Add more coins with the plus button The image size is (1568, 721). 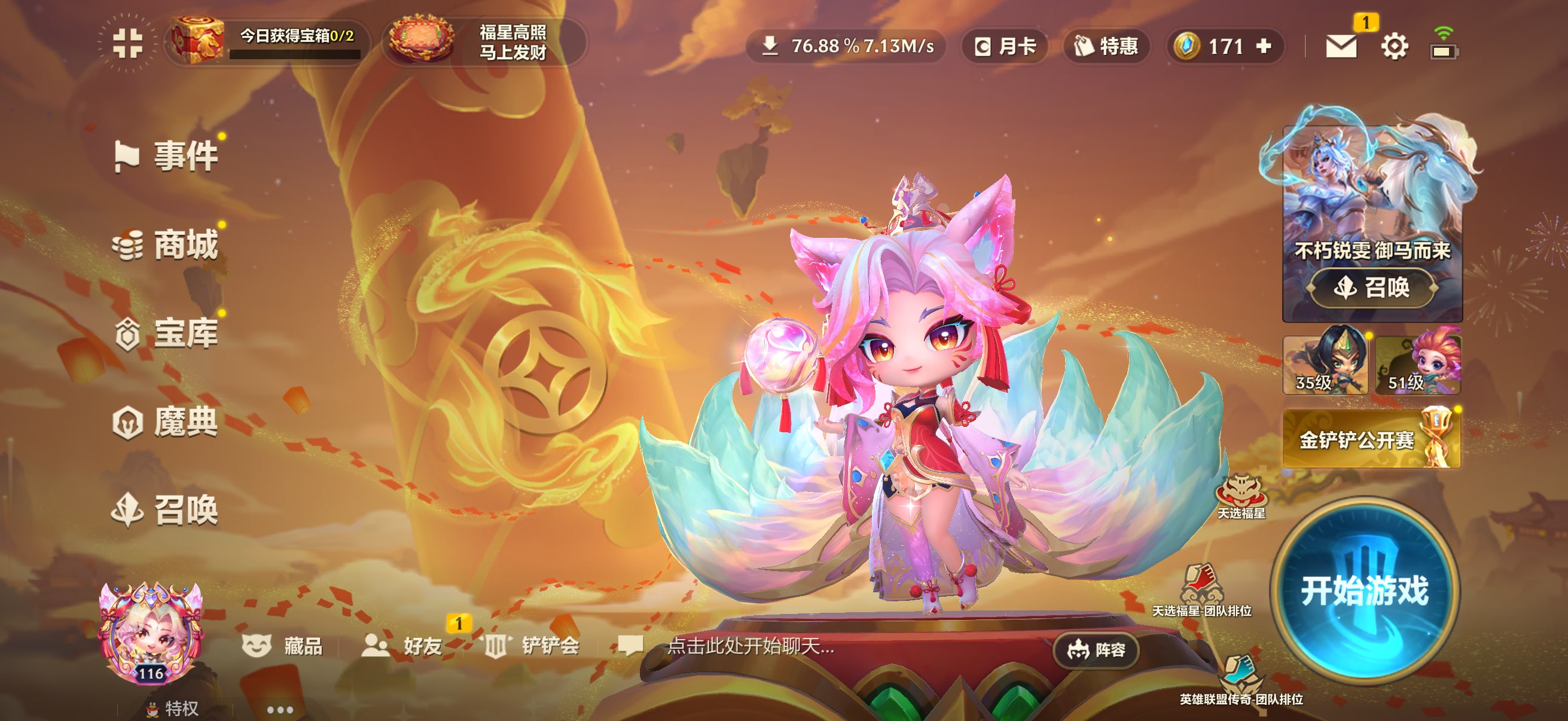(1264, 46)
